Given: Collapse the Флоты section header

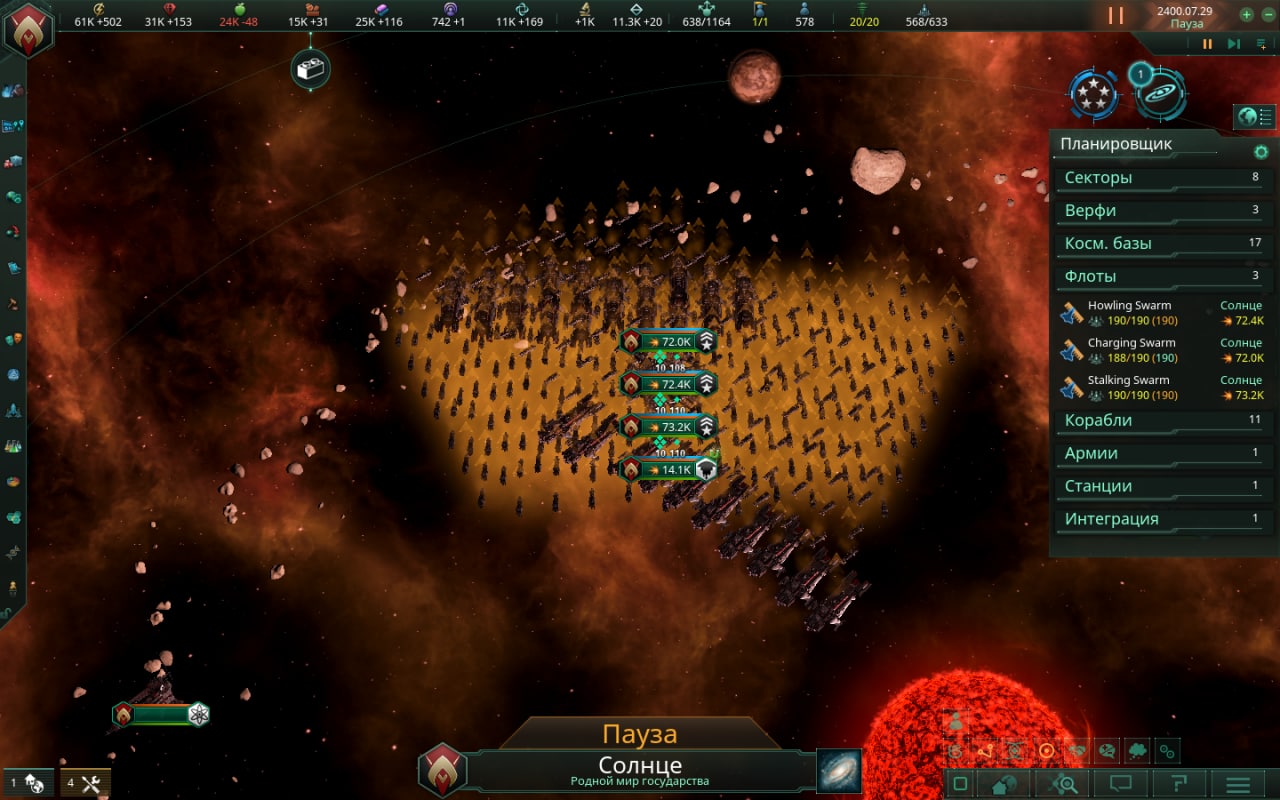Looking at the screenshot, I should coord(1160,277).
